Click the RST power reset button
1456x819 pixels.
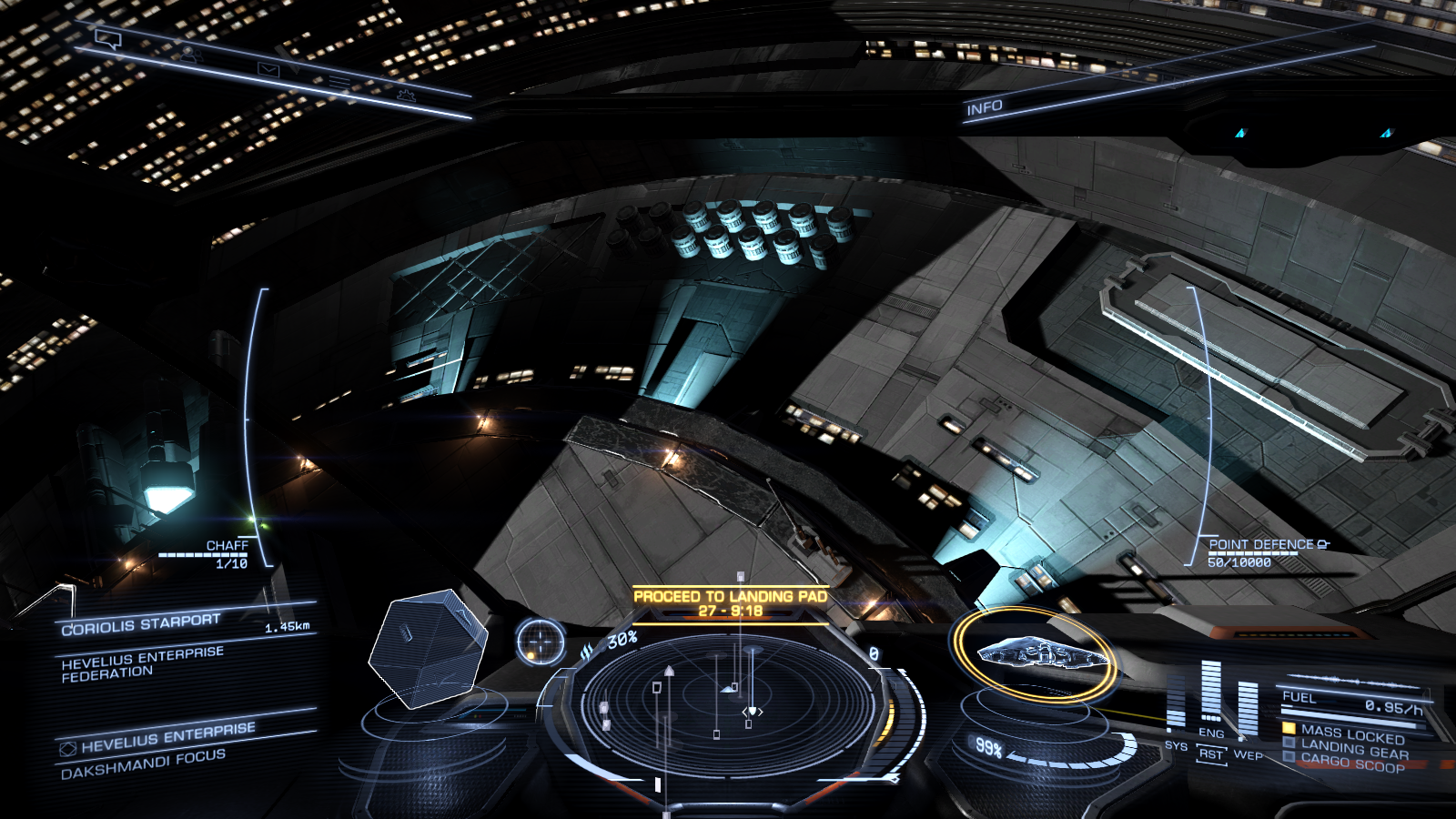1211,754
